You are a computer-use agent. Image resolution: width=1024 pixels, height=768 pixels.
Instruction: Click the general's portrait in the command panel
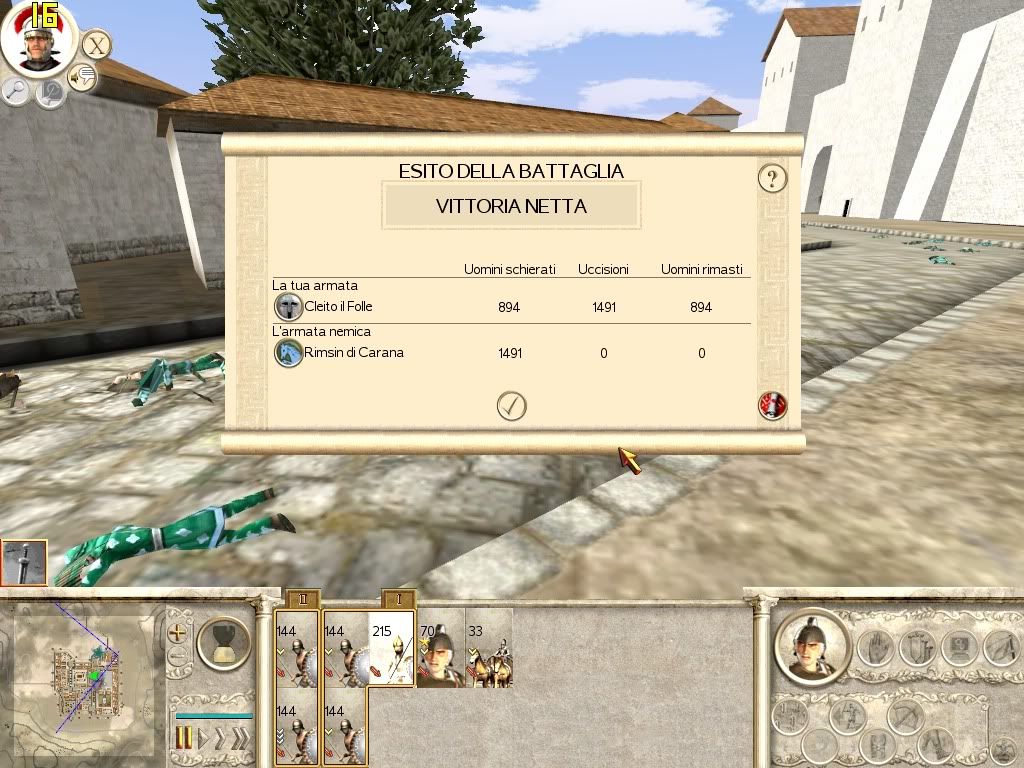[x=814, y=645]
